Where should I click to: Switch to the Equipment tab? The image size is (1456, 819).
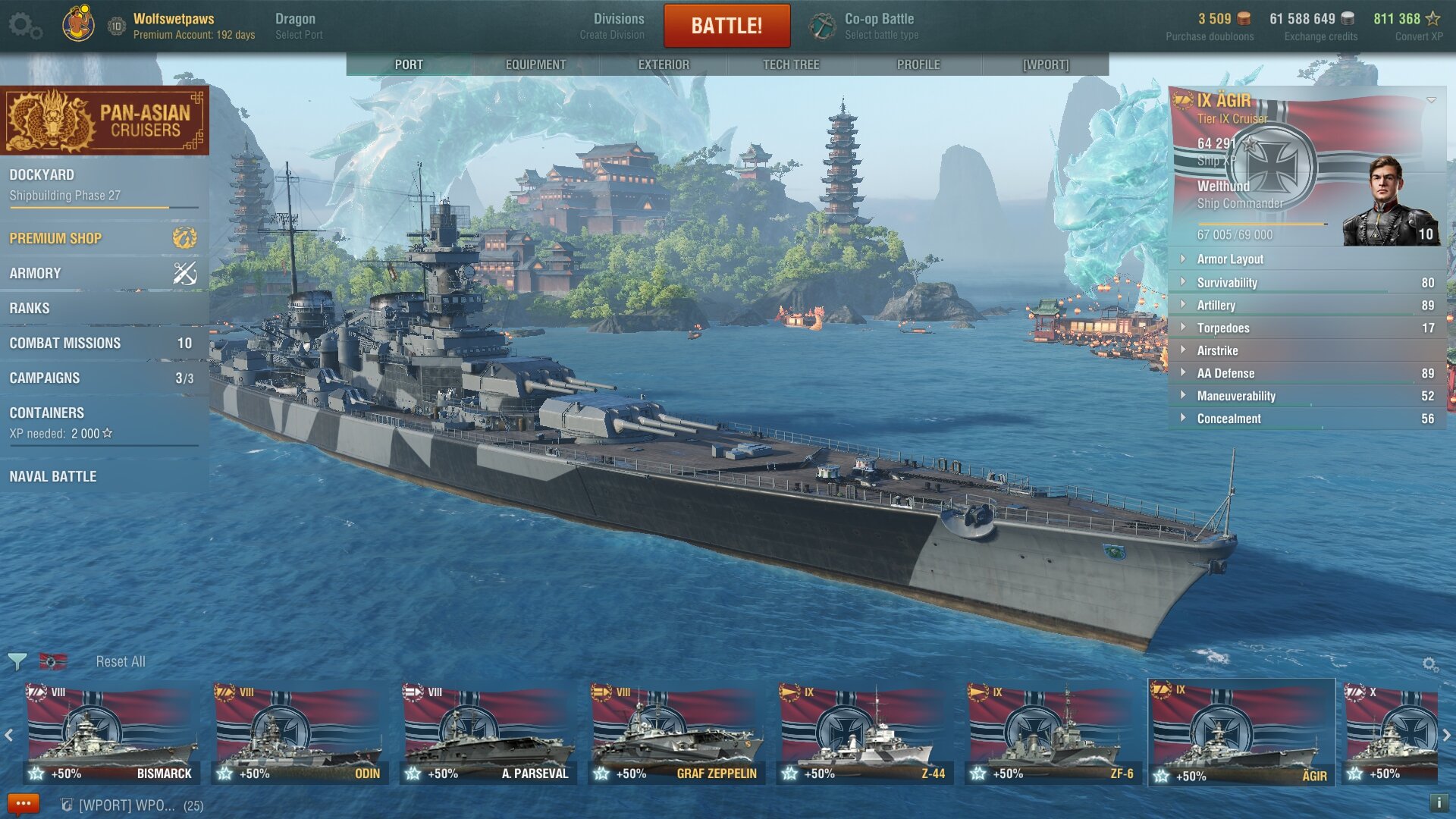click(535, 64)
